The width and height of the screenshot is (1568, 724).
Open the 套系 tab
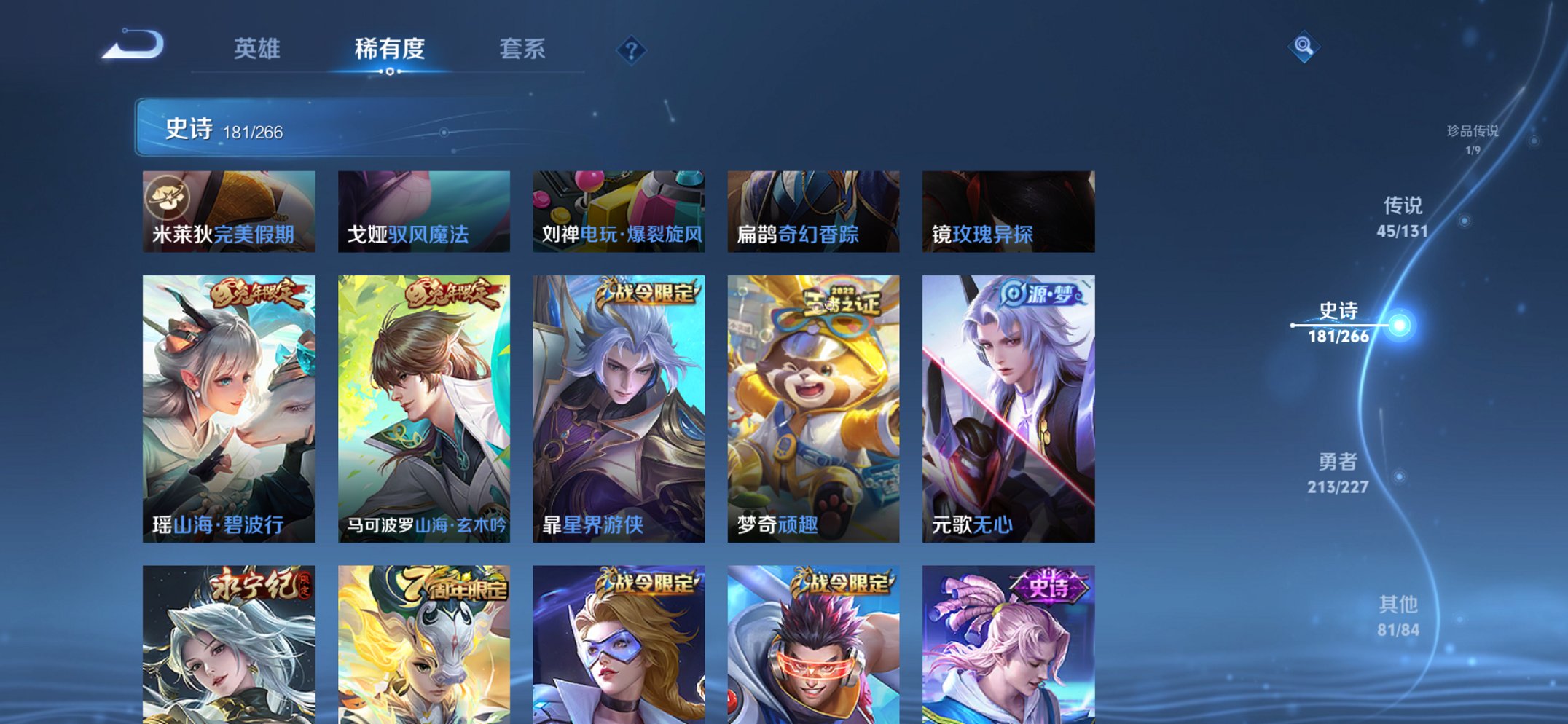(x=522, y=50)
